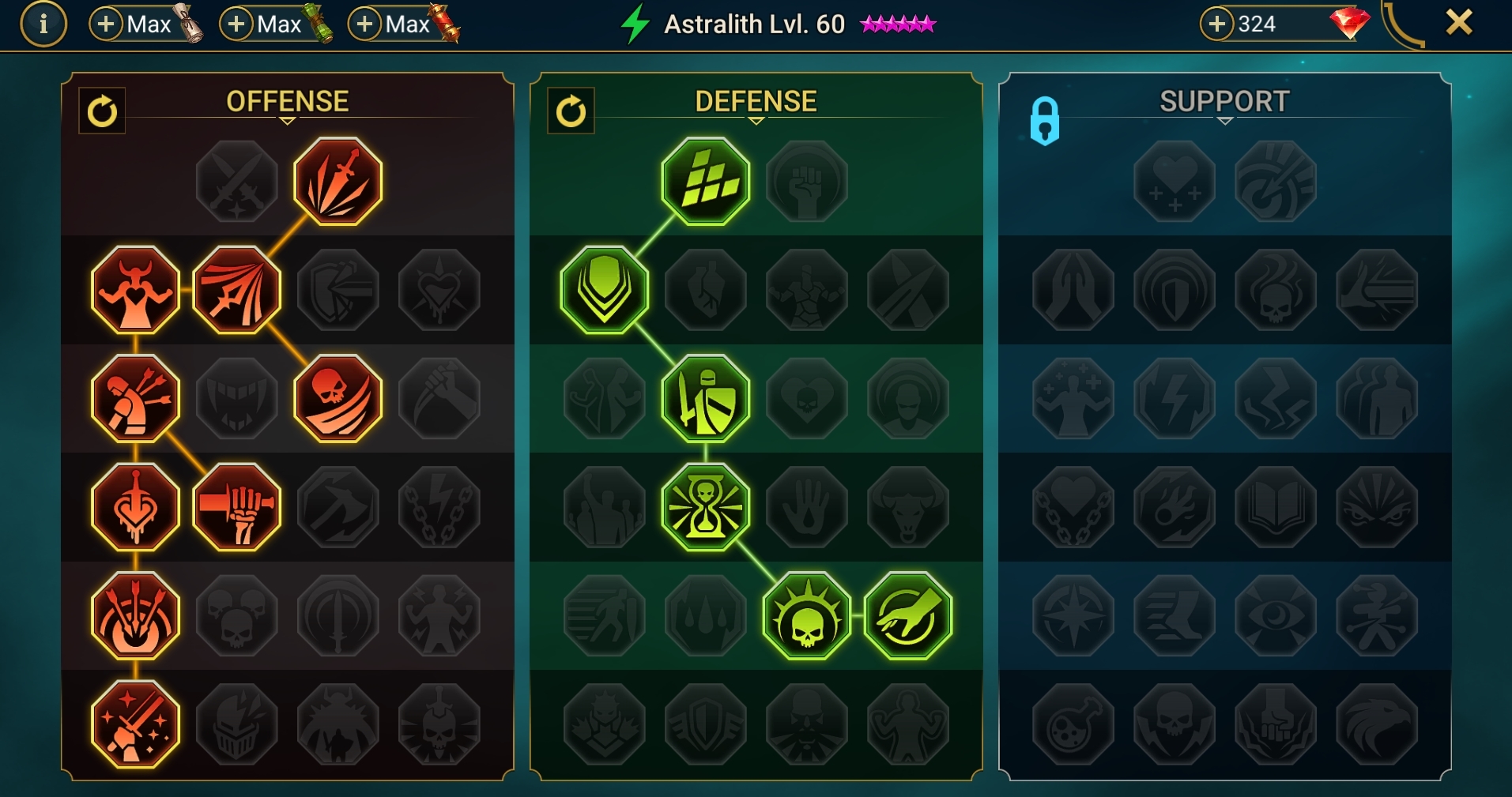Open the info panel via the i button
The width and height of the screenshot is (1512, 797).
[43, 23]
